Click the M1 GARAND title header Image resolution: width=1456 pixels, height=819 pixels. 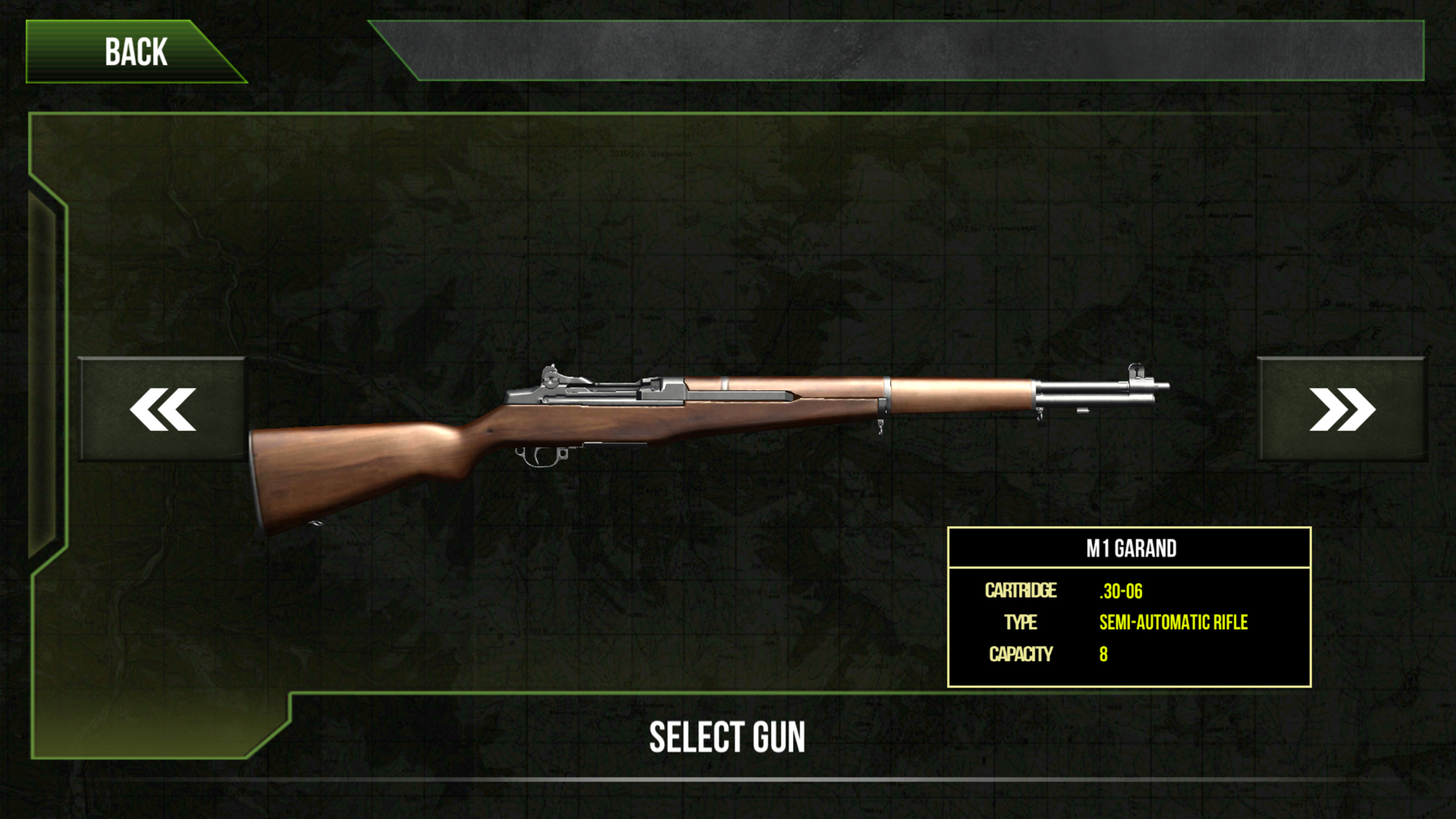tap(1131, 549)
